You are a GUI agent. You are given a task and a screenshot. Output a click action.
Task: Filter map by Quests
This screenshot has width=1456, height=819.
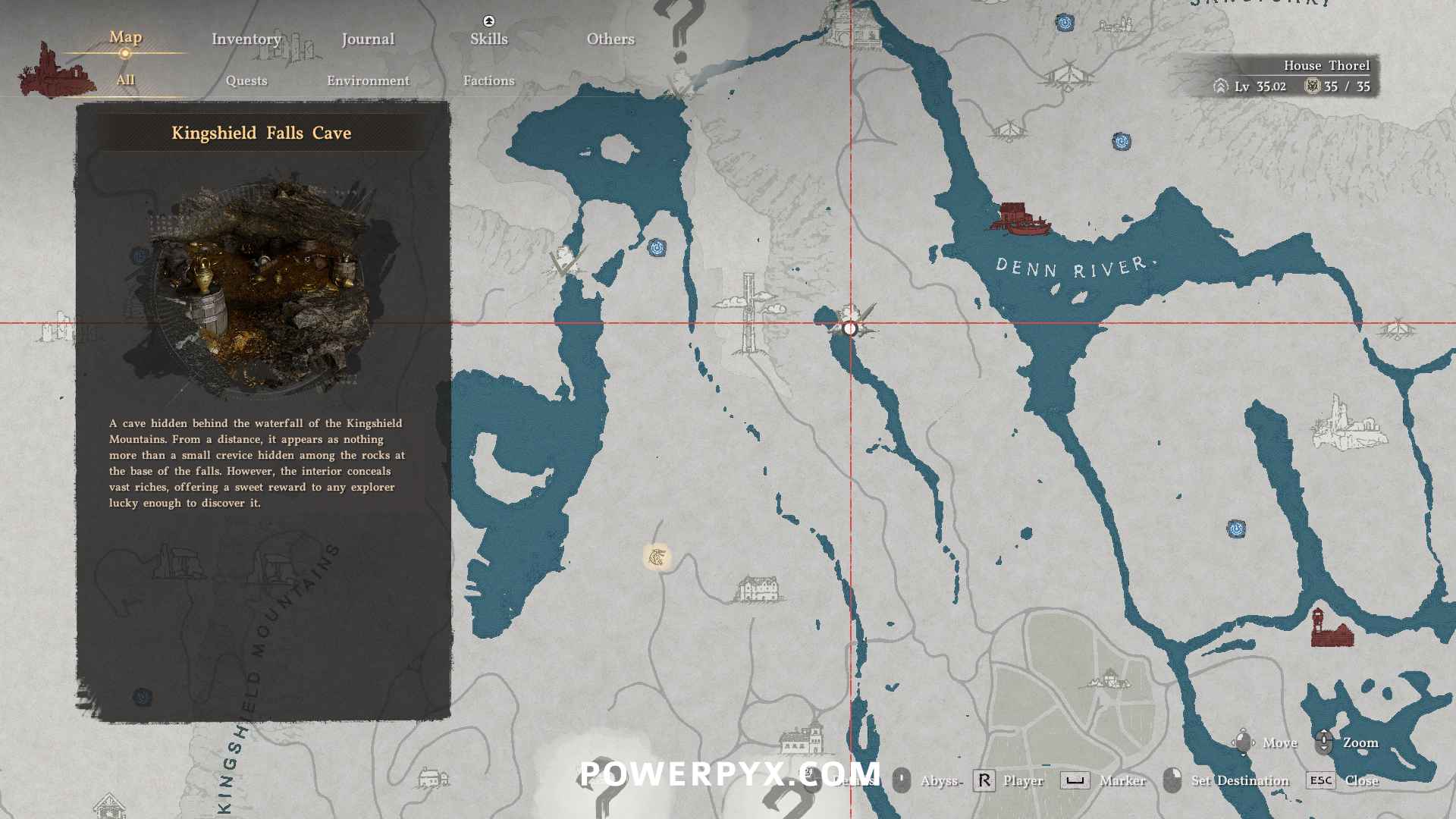click(x=246, y=80)
